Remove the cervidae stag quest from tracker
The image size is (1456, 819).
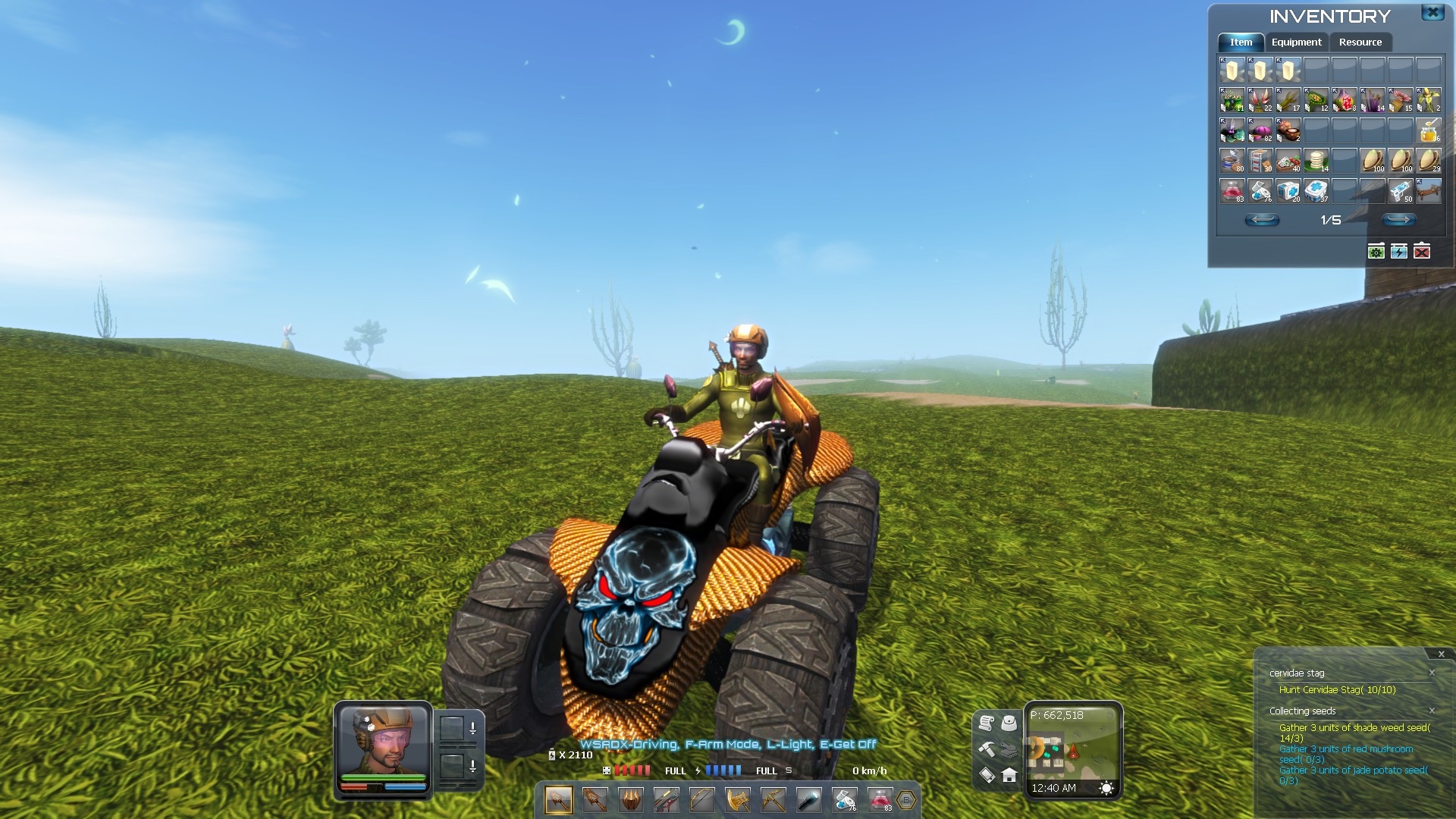point(1432,673)
